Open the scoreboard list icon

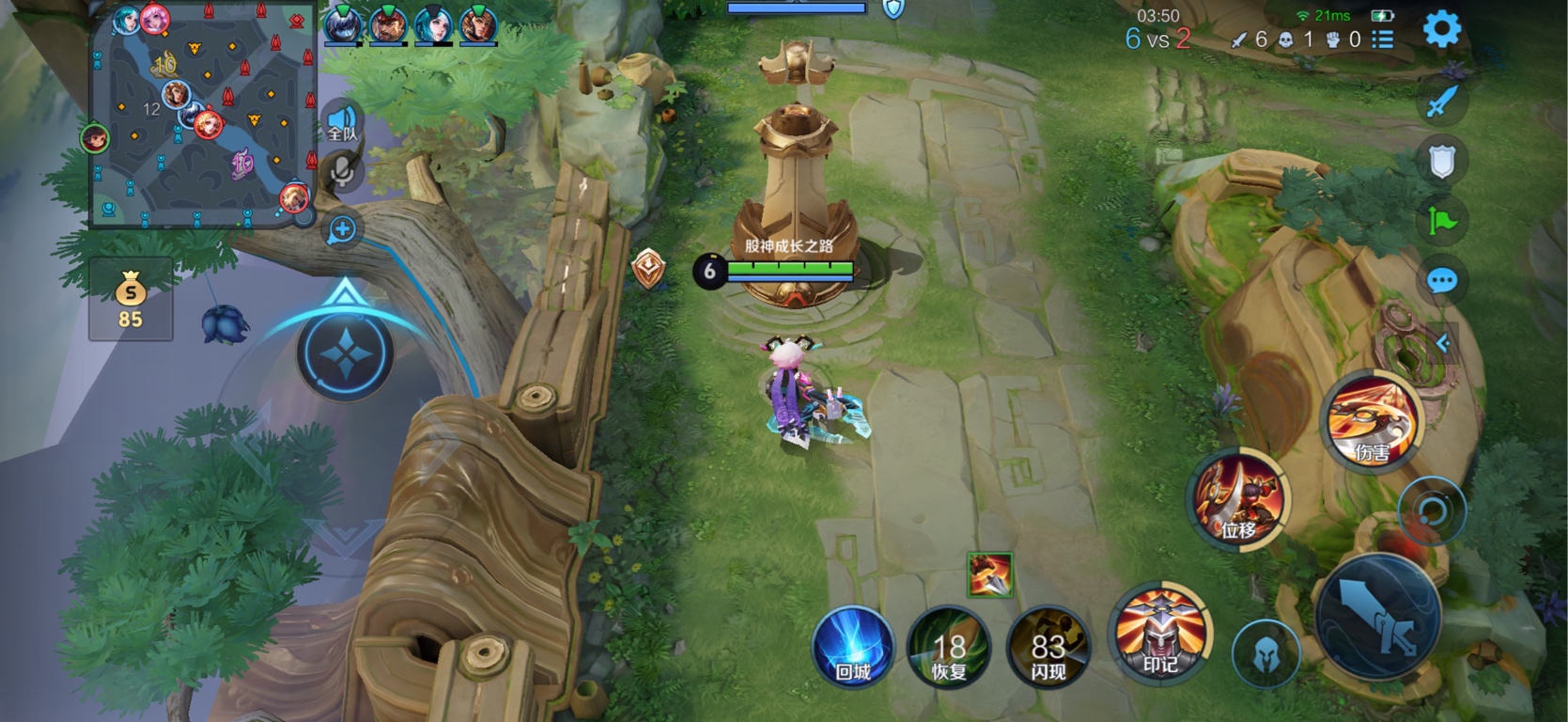coord(1382,39)
